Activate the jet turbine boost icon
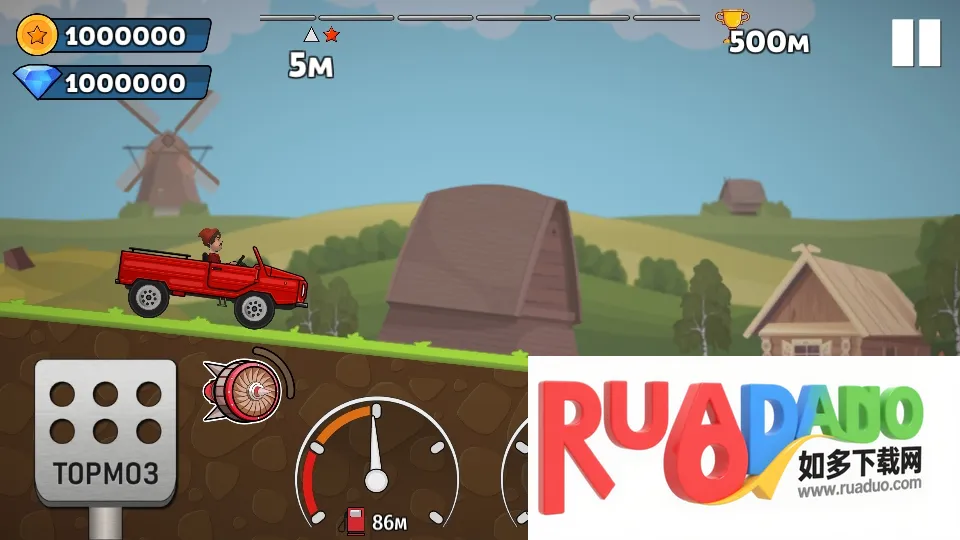The height and width of the screenshot is (540, 960). (x=244, y=386)
